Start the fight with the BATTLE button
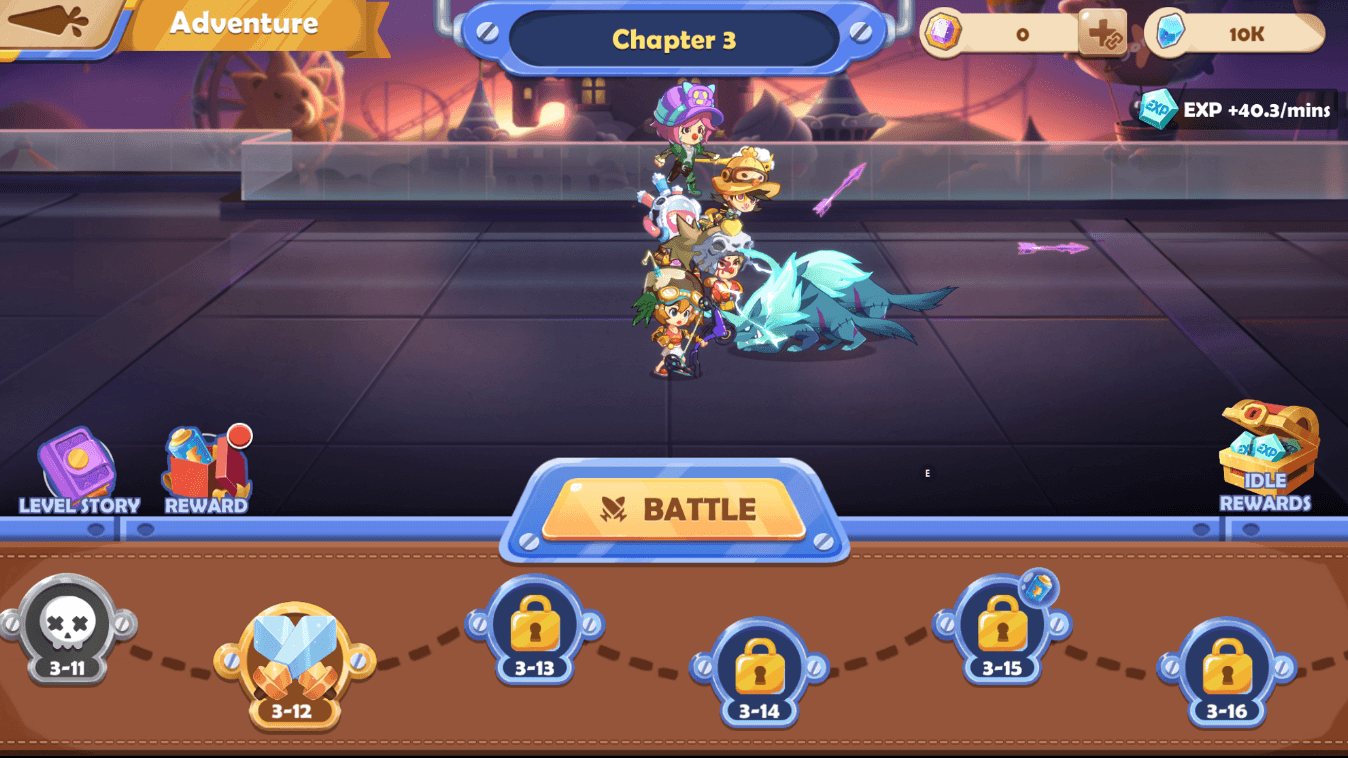Image resolution: width=1348 pixels, height=758 pixels. point(674,509)
